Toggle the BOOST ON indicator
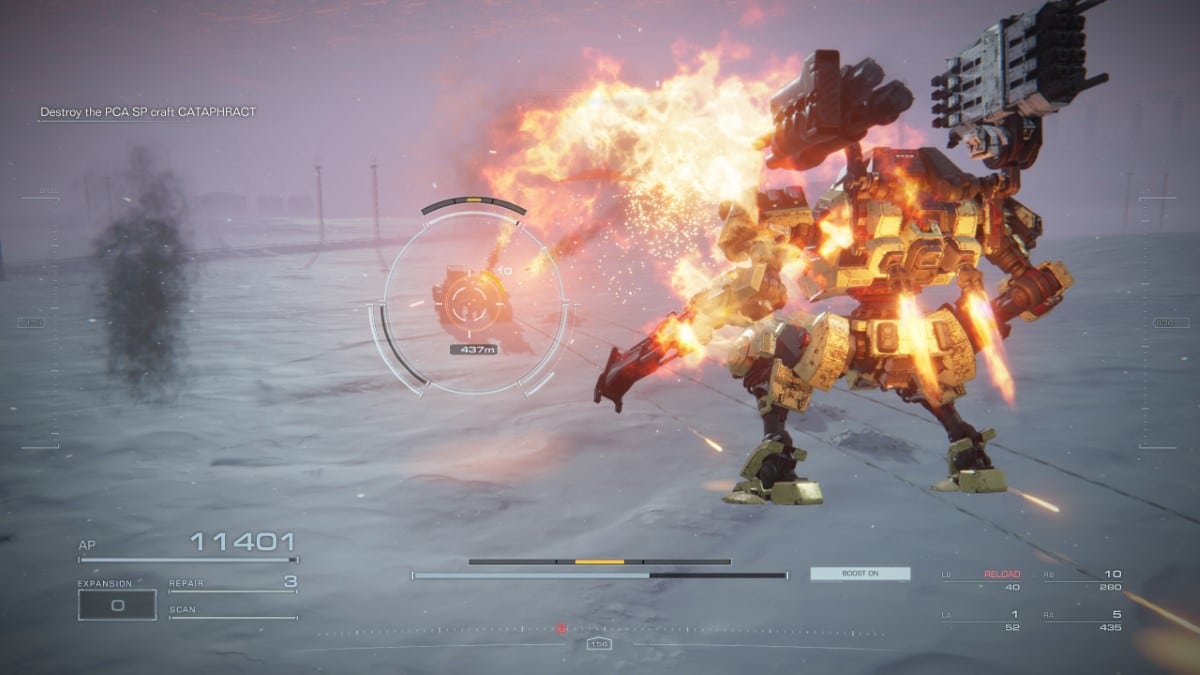 pyautogui.click(x=860, y=574)
